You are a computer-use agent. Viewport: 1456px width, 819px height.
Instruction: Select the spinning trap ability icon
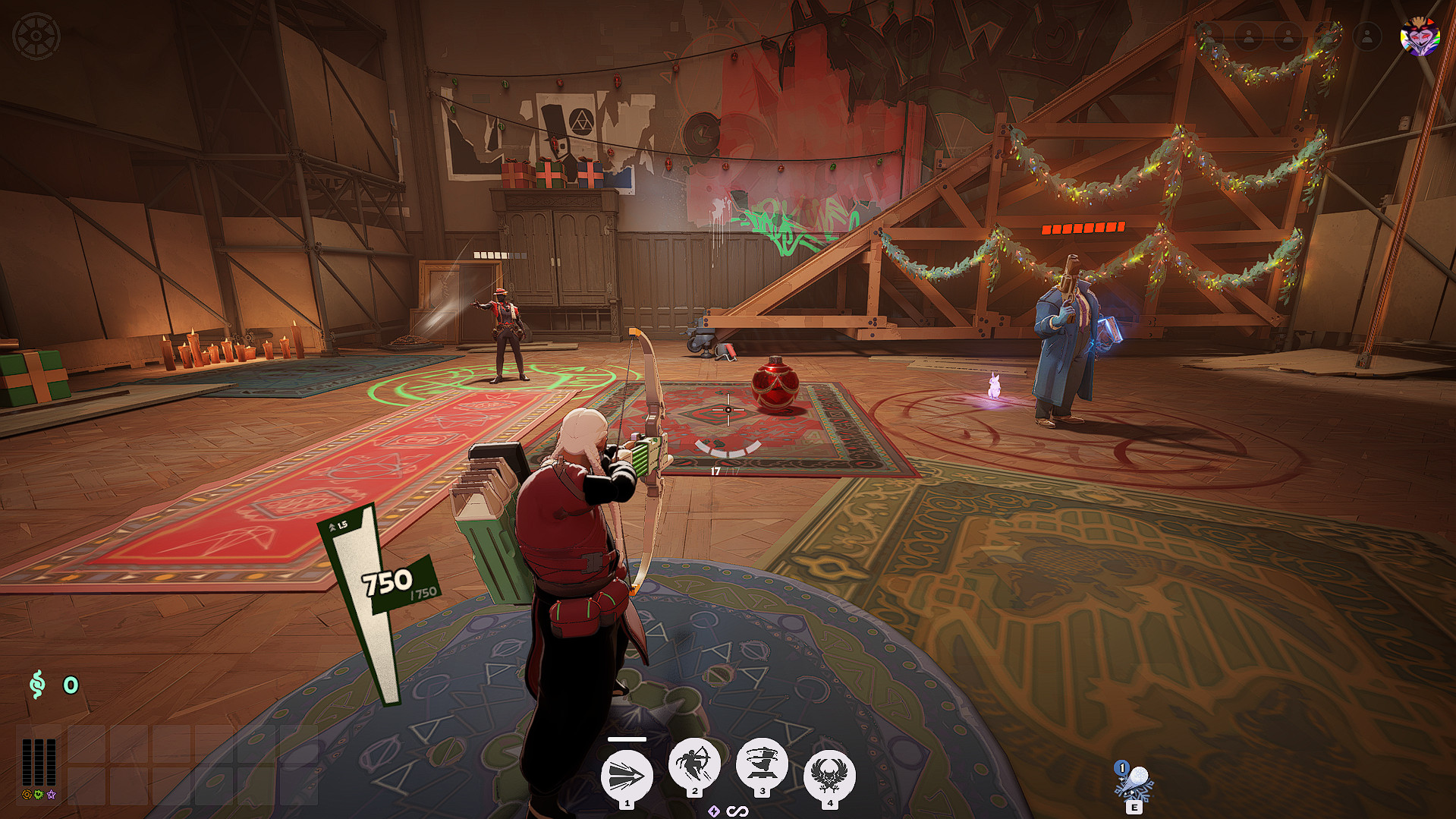pyautogui.click(x=762, y=764)
